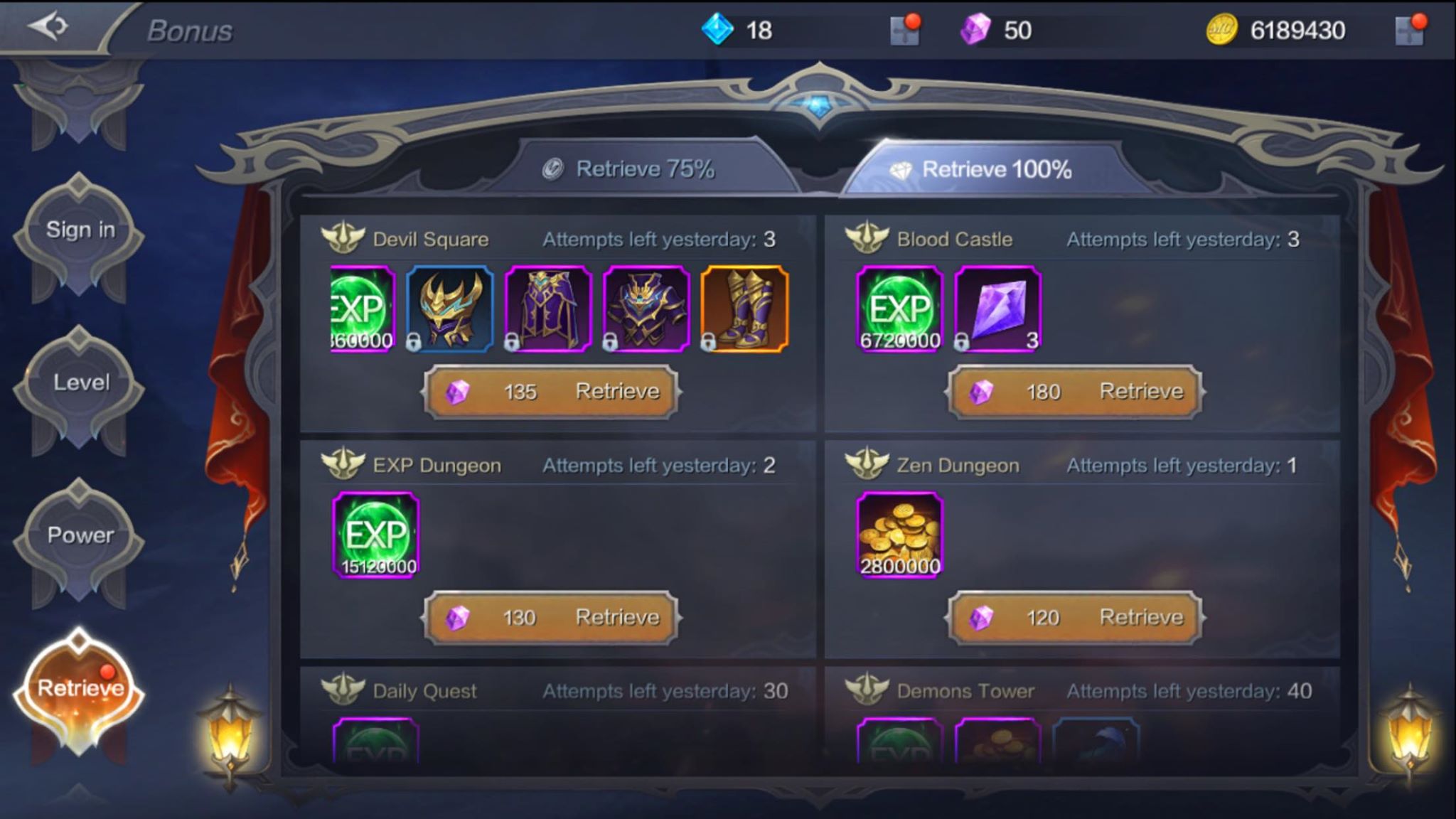Image resolution: width=1456 pixels, height=819 pixels.
Task: Retrieve Devil Square rewards for 135 gems
Action: 551,392
